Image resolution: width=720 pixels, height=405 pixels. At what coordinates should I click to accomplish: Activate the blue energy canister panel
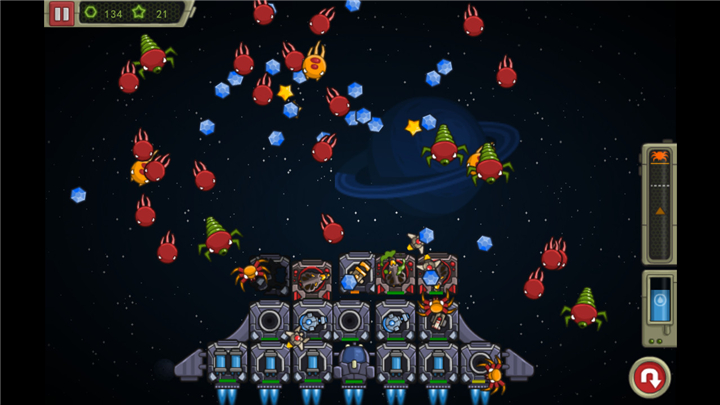(x=659, y=308)
